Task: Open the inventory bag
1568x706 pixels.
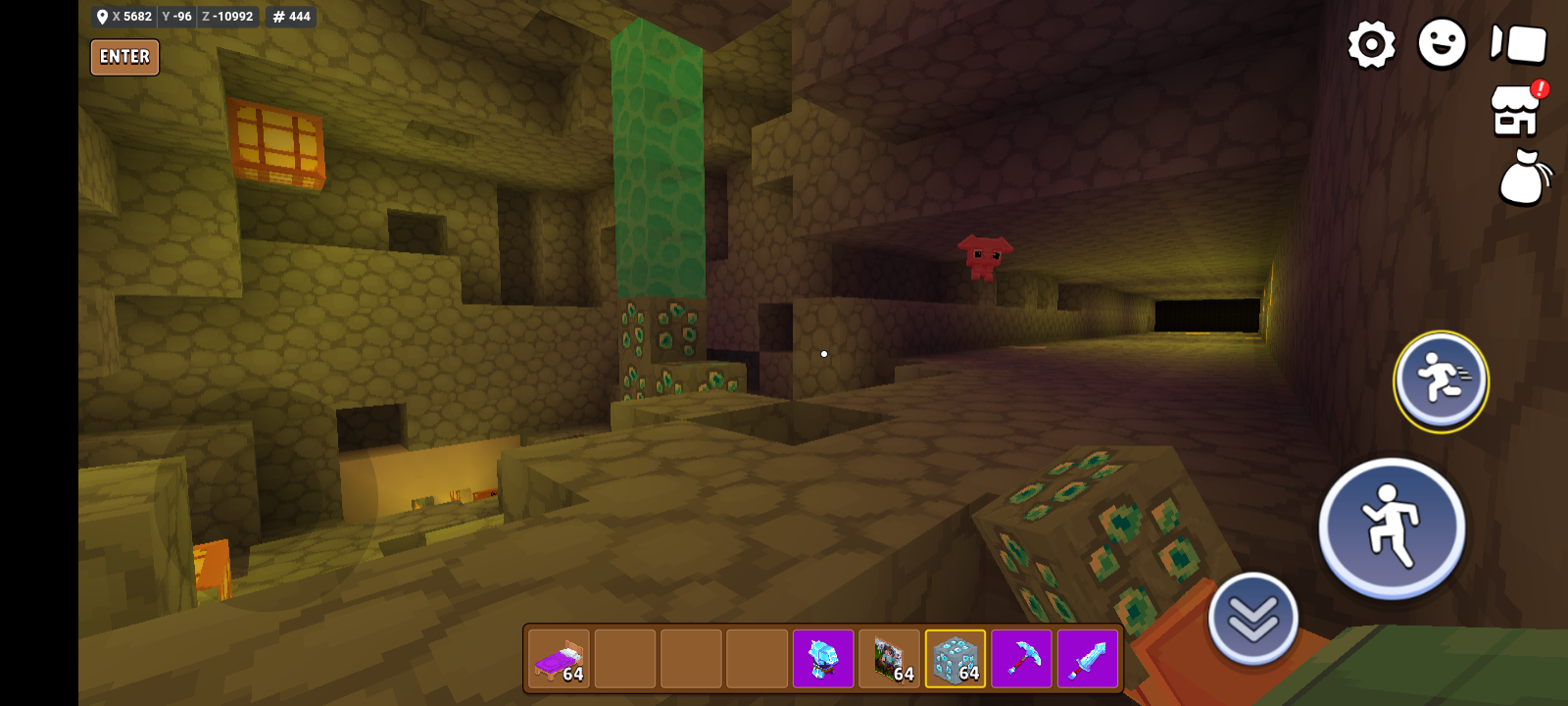Action: (1524, 177)
